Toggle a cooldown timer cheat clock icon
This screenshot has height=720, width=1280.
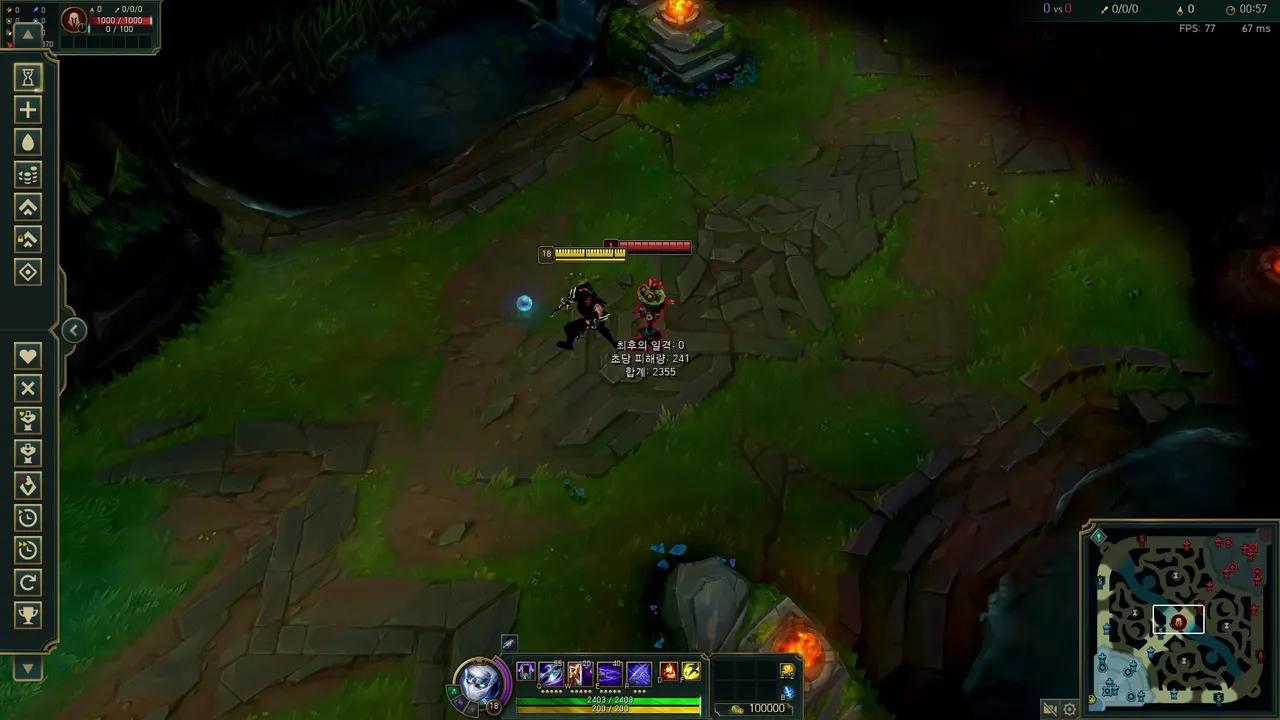(28, 518)
